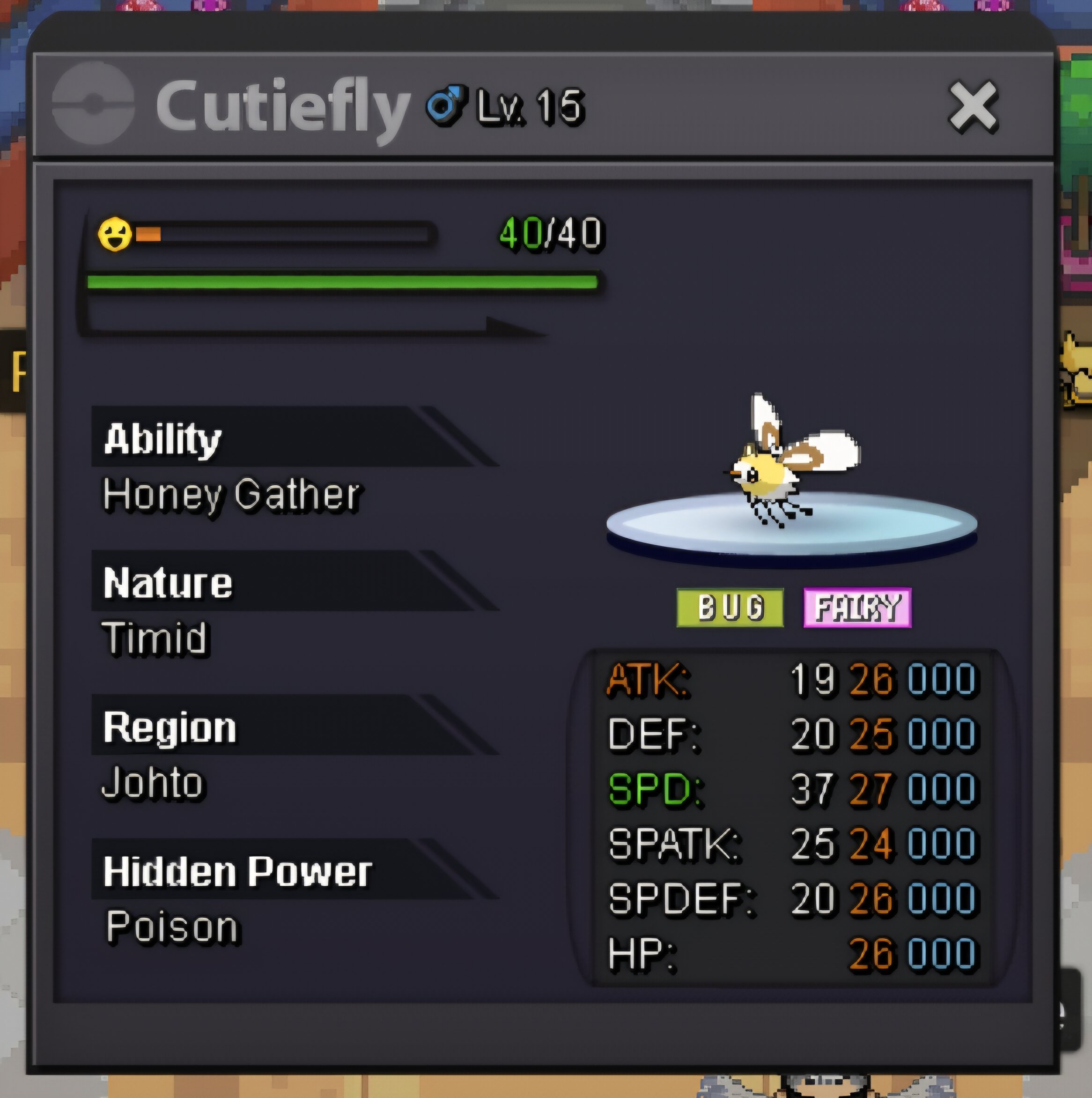Screen dimensions: 1092x1098
Task: Select the Bug type badge
Action: point(730,608)
